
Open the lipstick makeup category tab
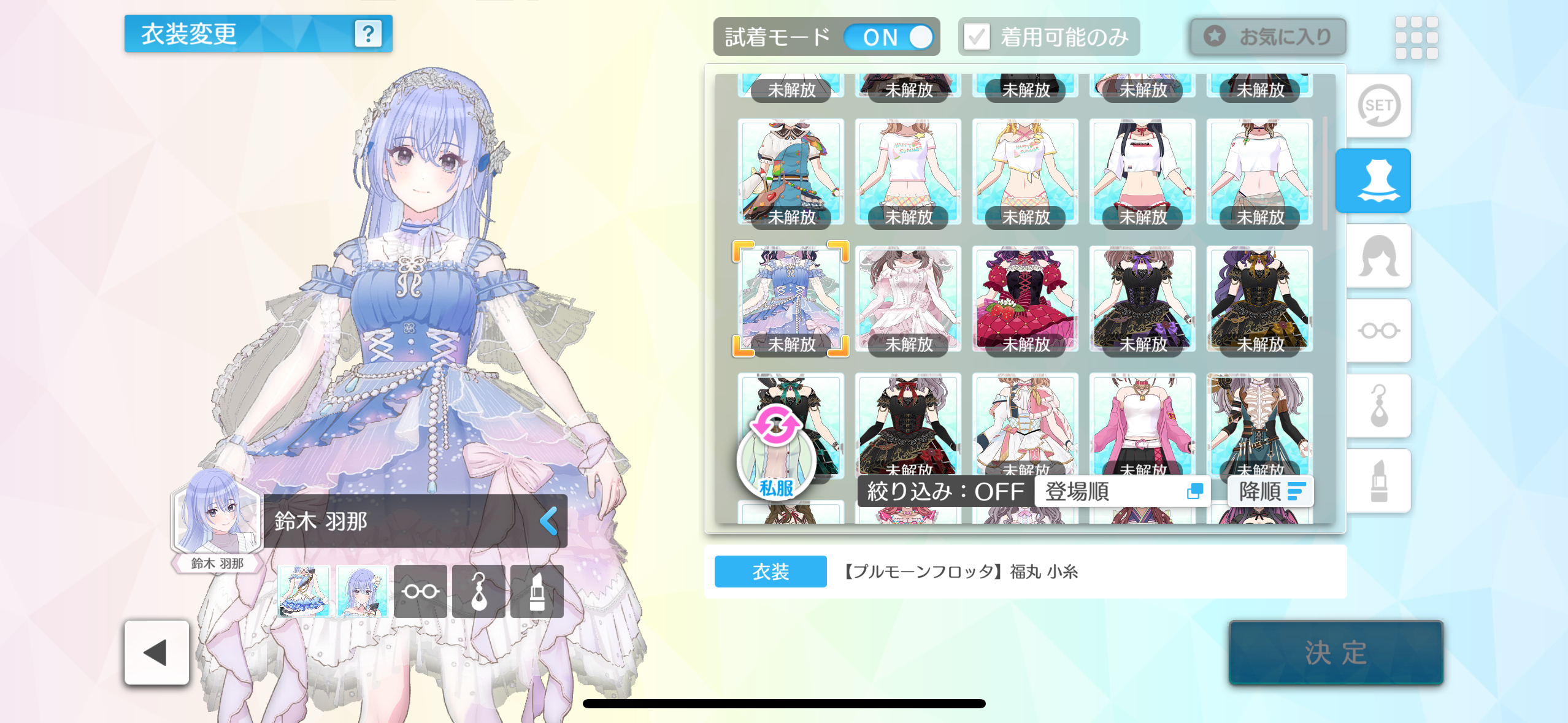(1378, 481)
